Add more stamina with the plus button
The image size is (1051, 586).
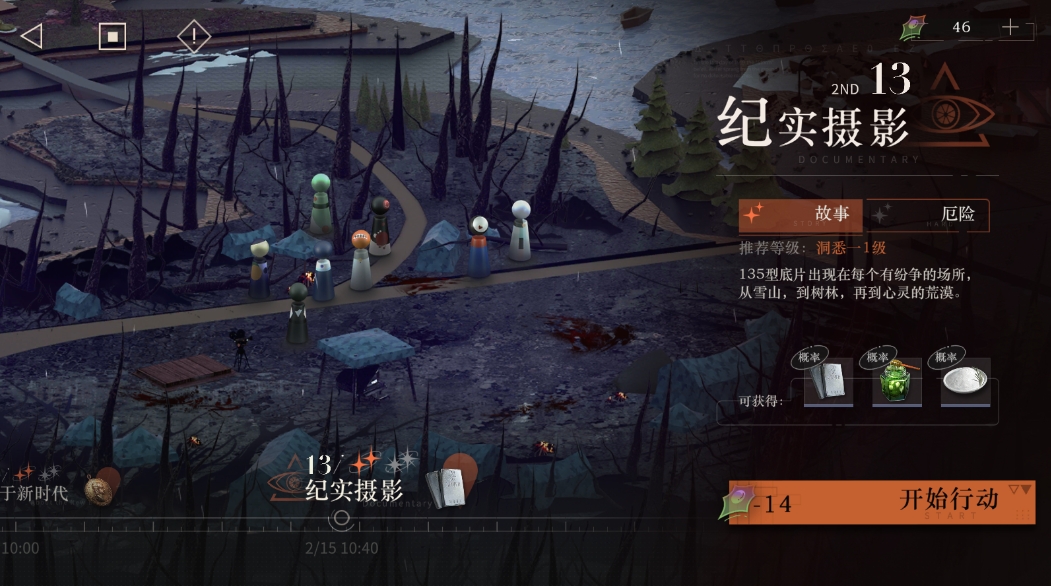[x=1010, y=28]
